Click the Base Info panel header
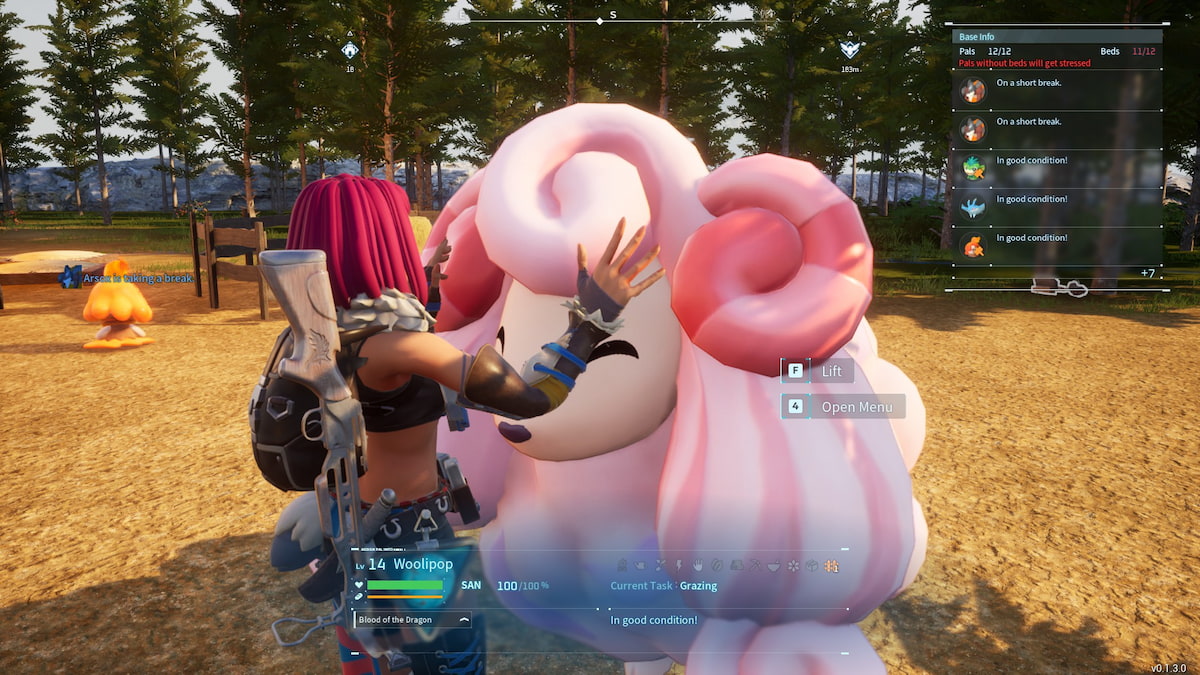 1056,37
